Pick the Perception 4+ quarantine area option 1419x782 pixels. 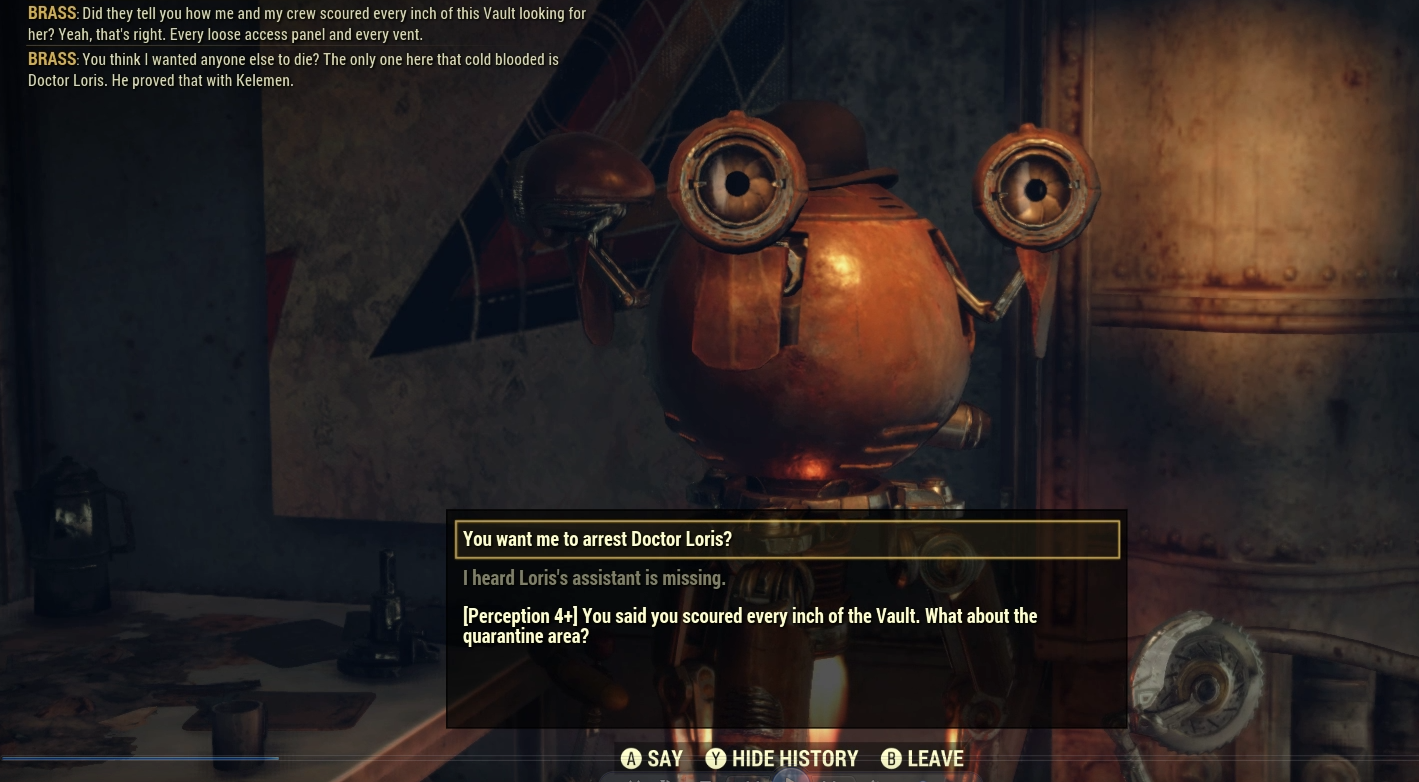click(x=750, y=626)
